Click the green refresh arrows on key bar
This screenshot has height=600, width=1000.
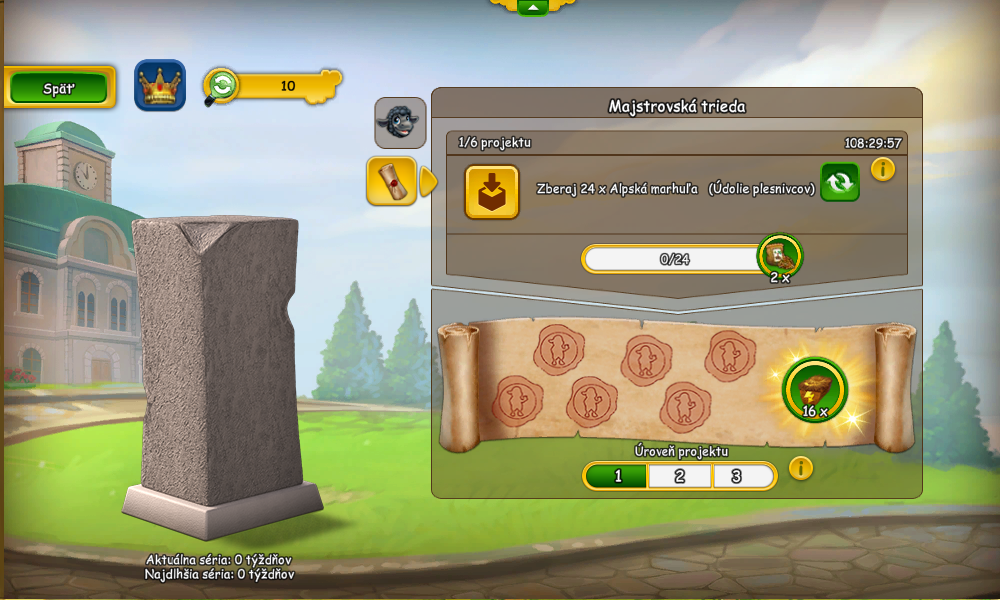(221, 86)
